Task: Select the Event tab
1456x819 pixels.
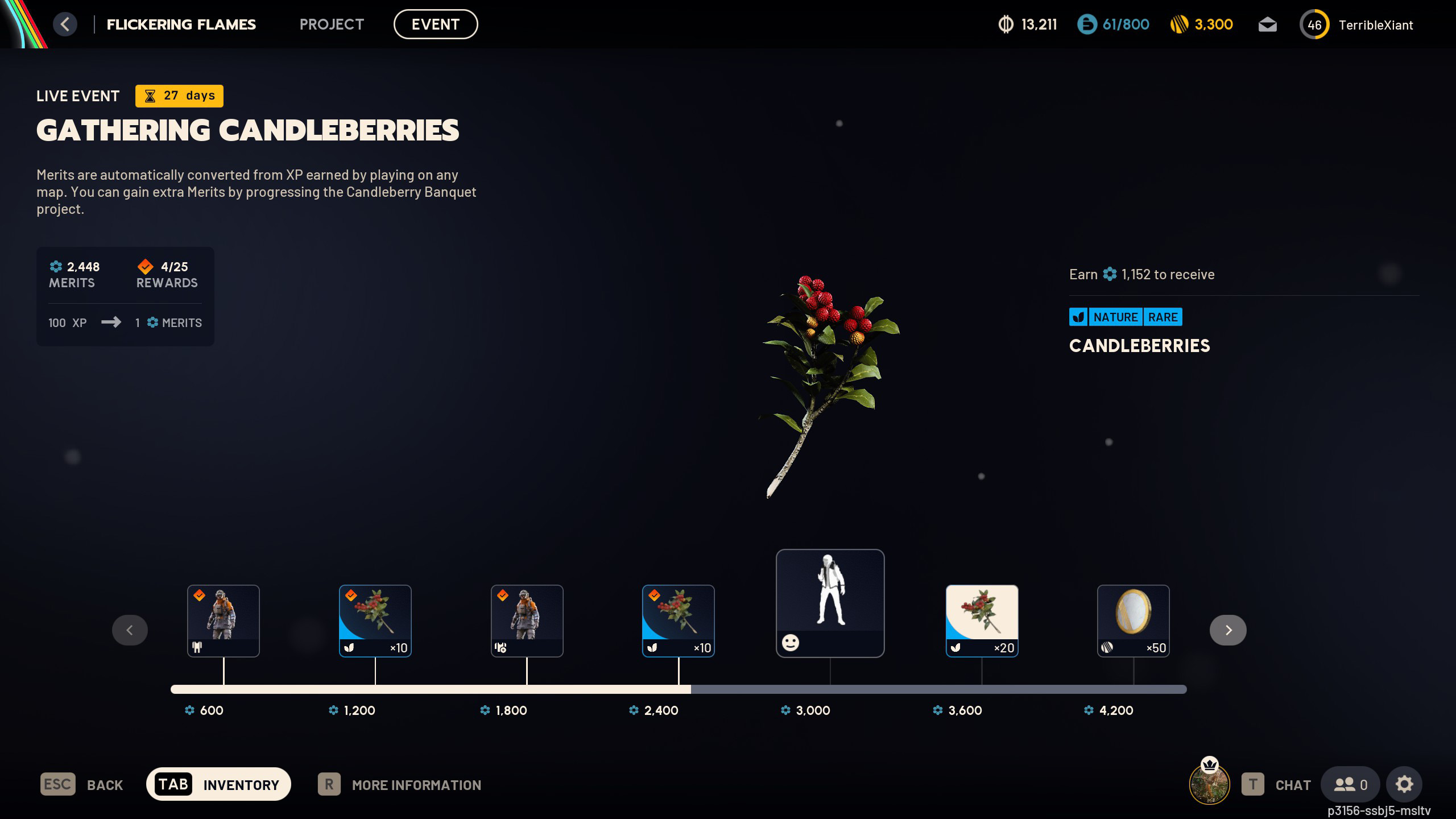Action: [x=435, y=24]
